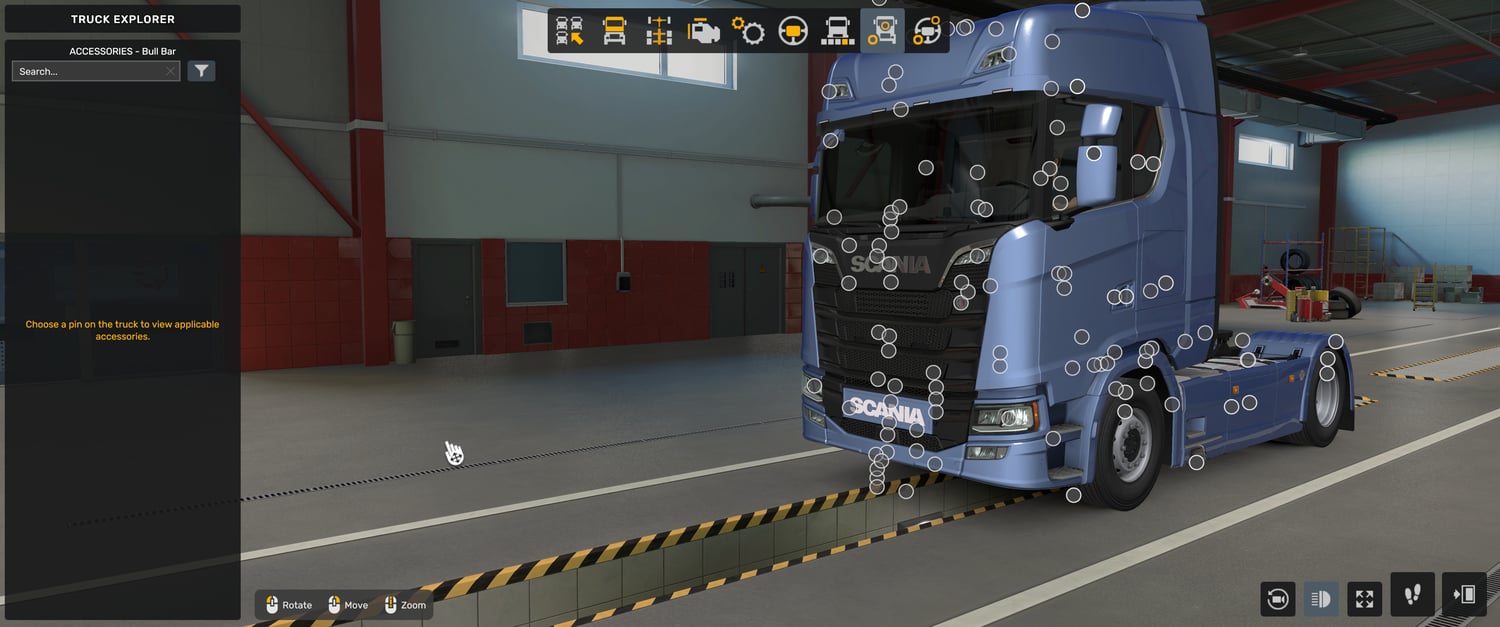
Task: Select the exterior accessories pins category
Action: point(882,31)
